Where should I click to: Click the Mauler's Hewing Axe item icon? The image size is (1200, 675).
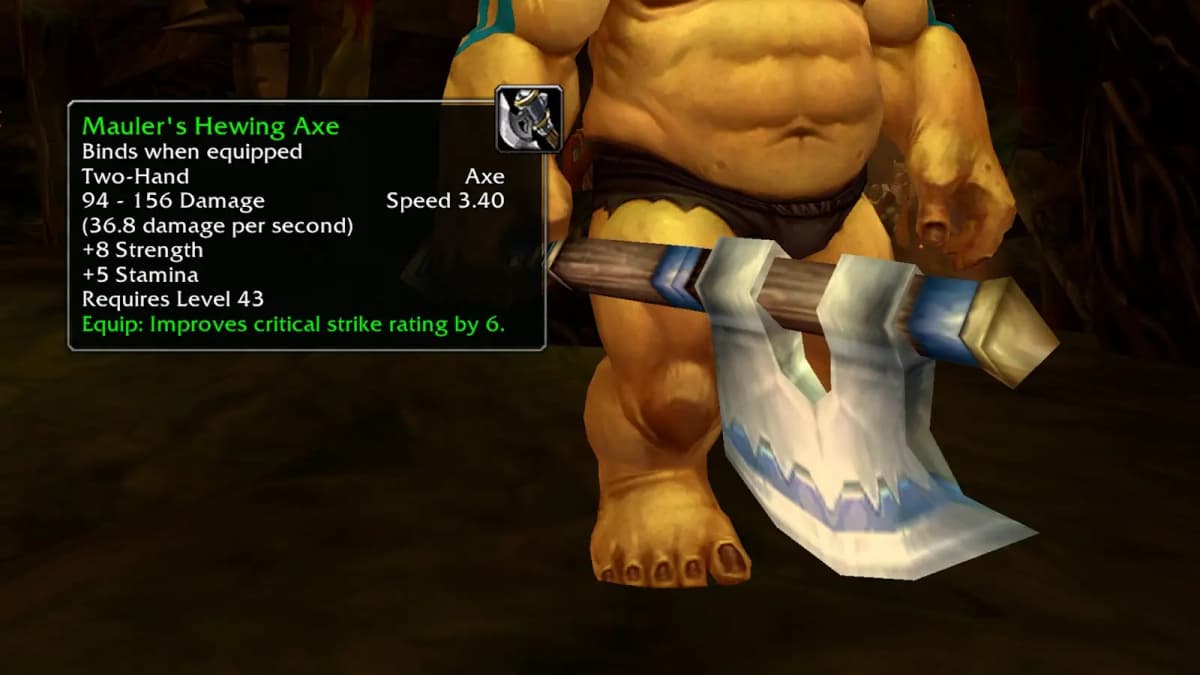(x=529, y=119)
